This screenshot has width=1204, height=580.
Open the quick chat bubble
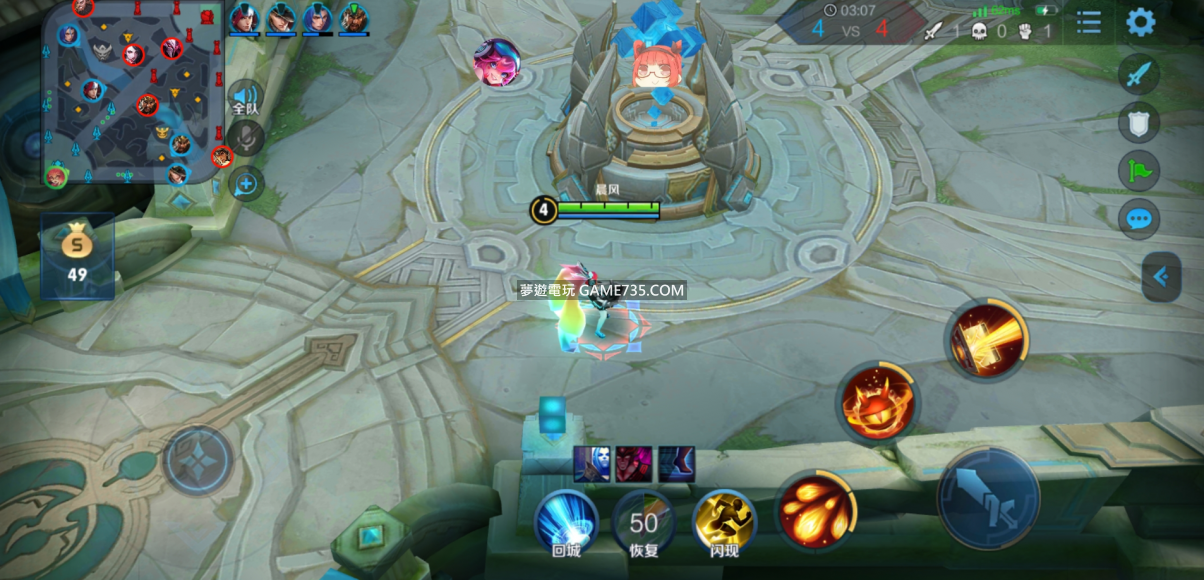click(x=1139, y=218)
